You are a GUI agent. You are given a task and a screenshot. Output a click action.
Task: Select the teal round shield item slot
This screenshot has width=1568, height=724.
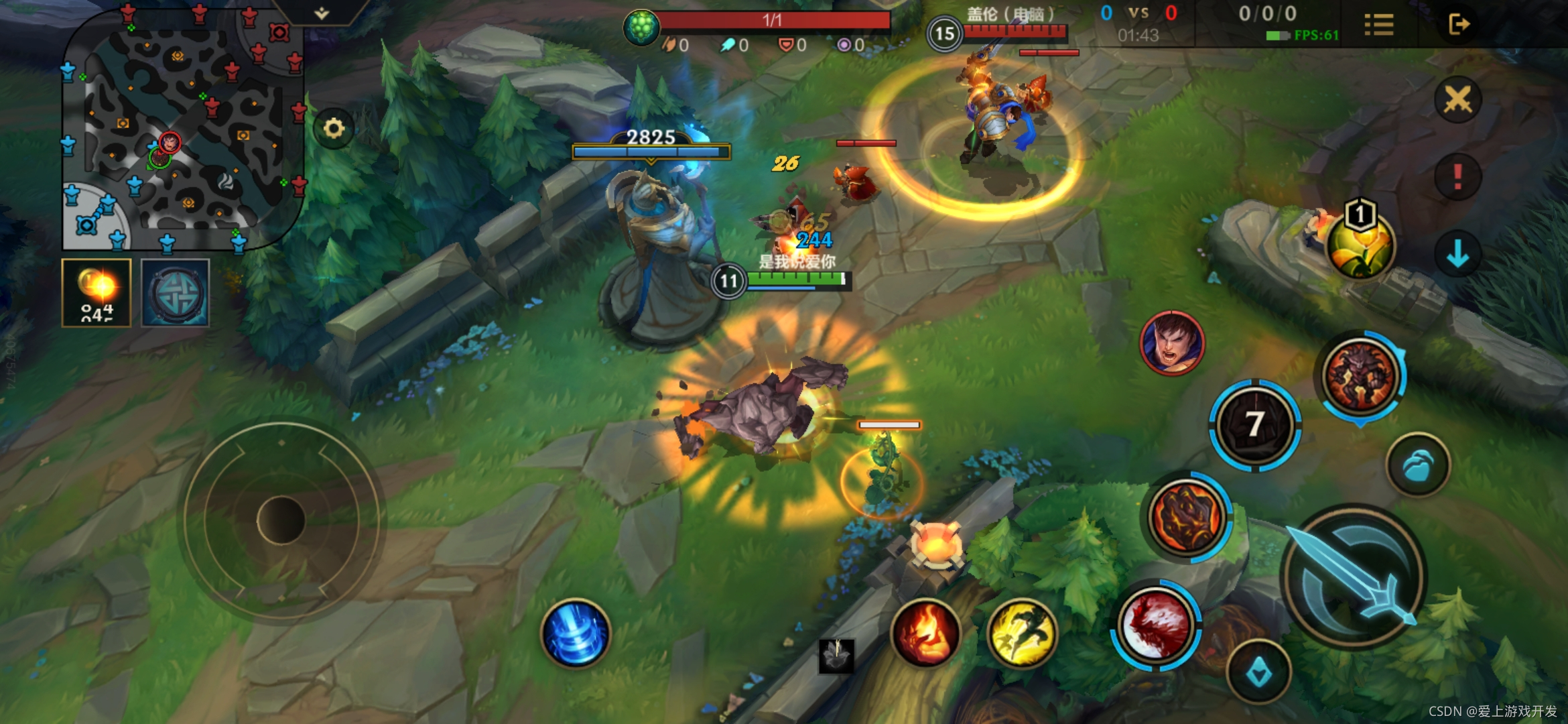(176, 293)
